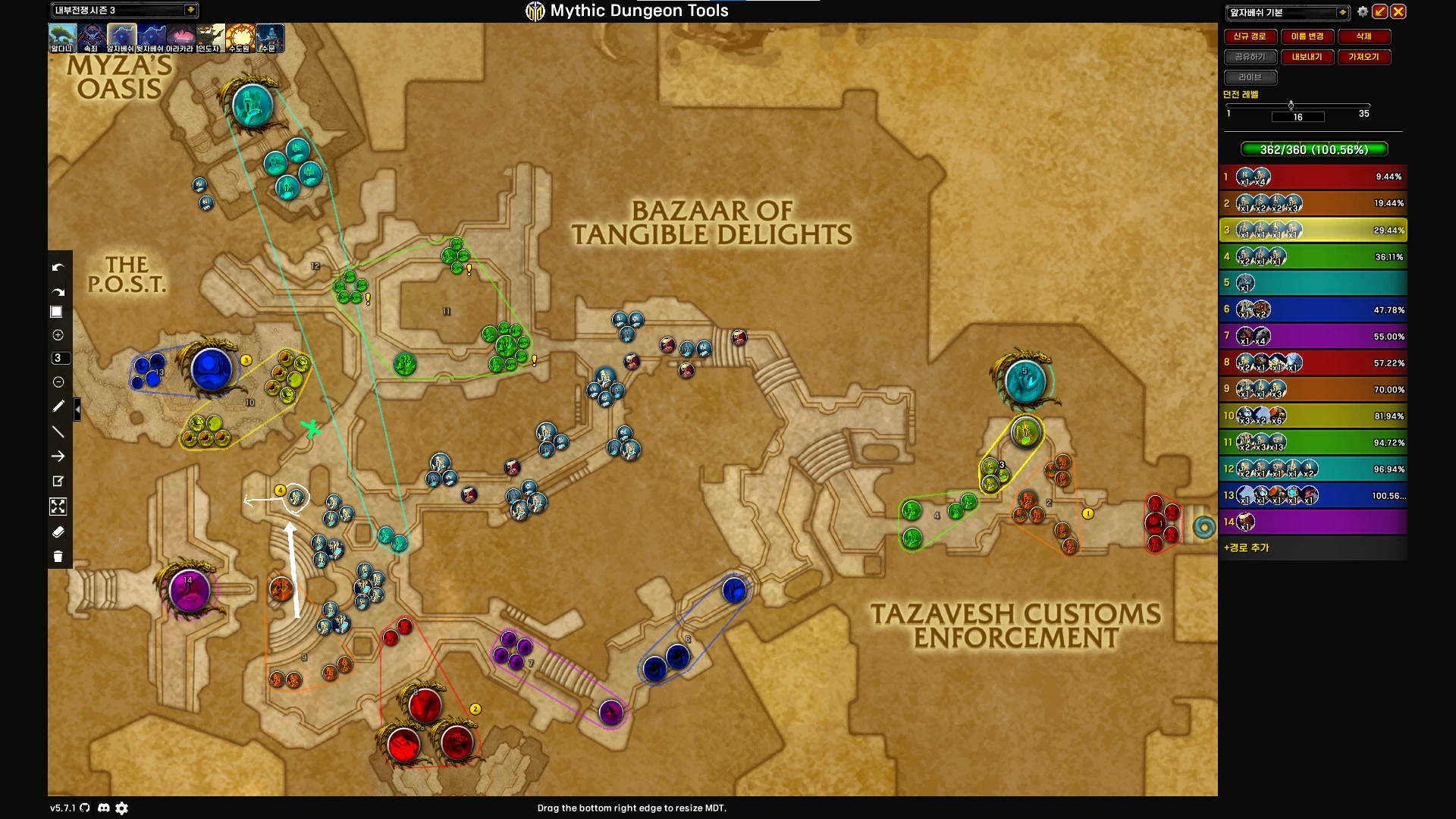This screenshot has height=819, width=1456.
Task: Open MDT settings via the top-right gear icon
Action: click(1363, 12)
